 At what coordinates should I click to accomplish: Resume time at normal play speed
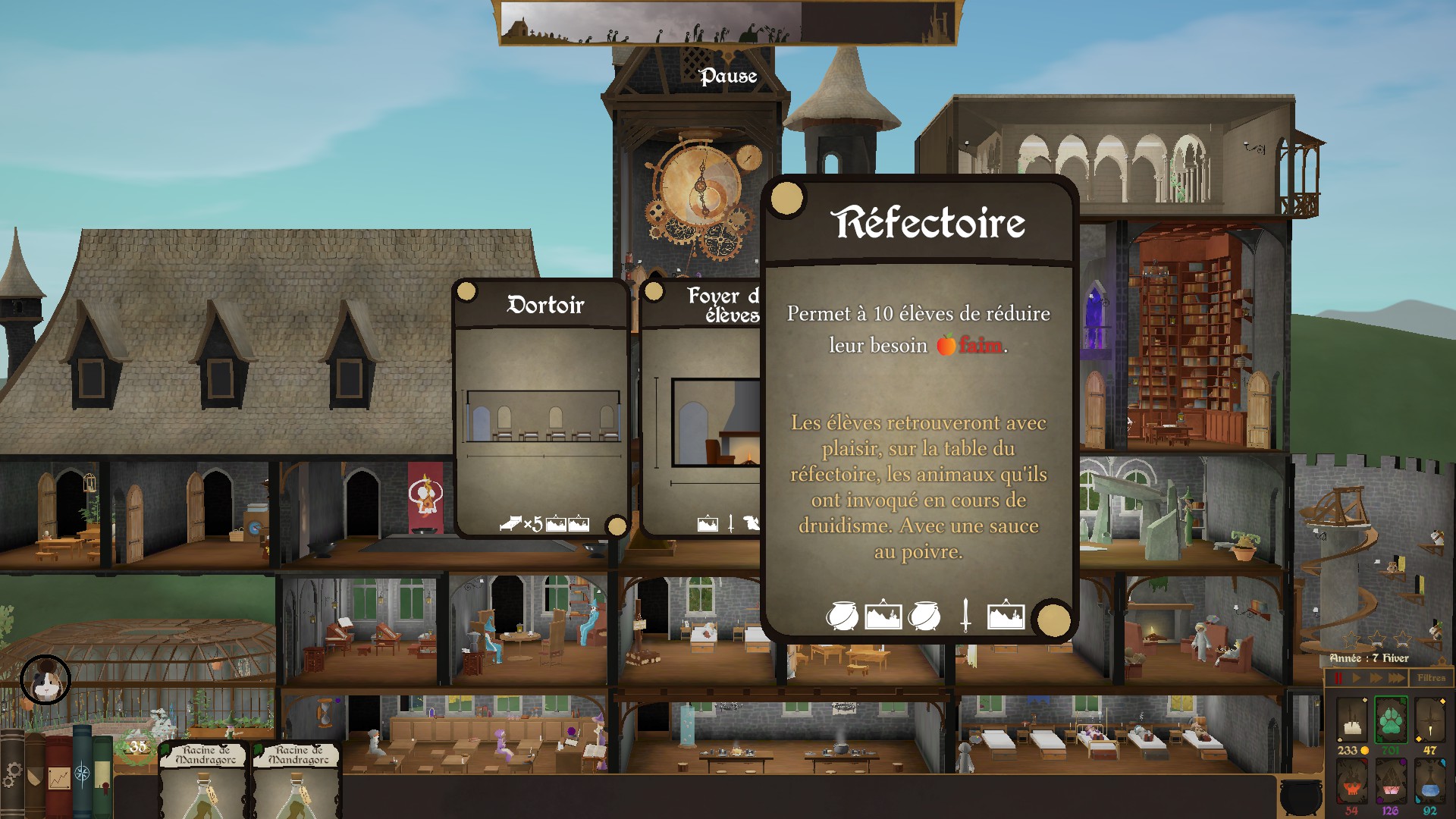(x=1357, y=678)
